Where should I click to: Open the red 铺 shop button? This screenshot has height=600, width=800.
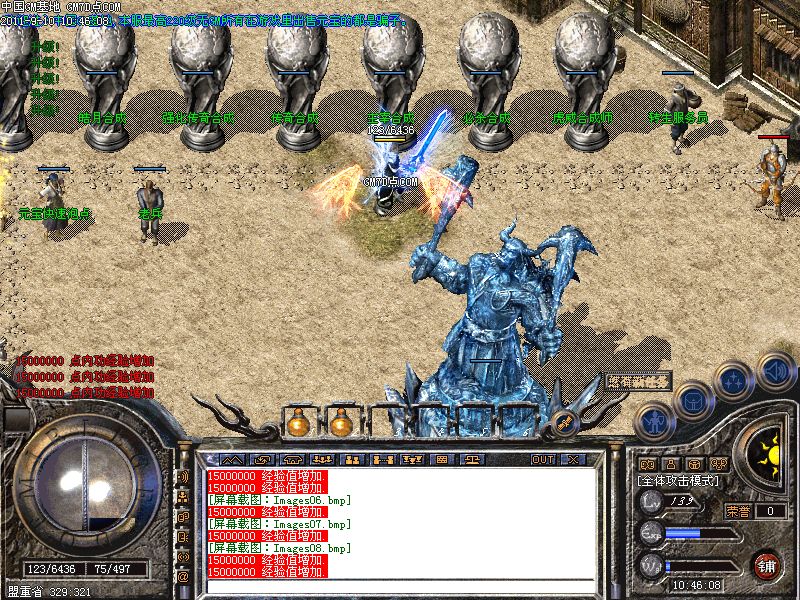click(x=767, y=565)
